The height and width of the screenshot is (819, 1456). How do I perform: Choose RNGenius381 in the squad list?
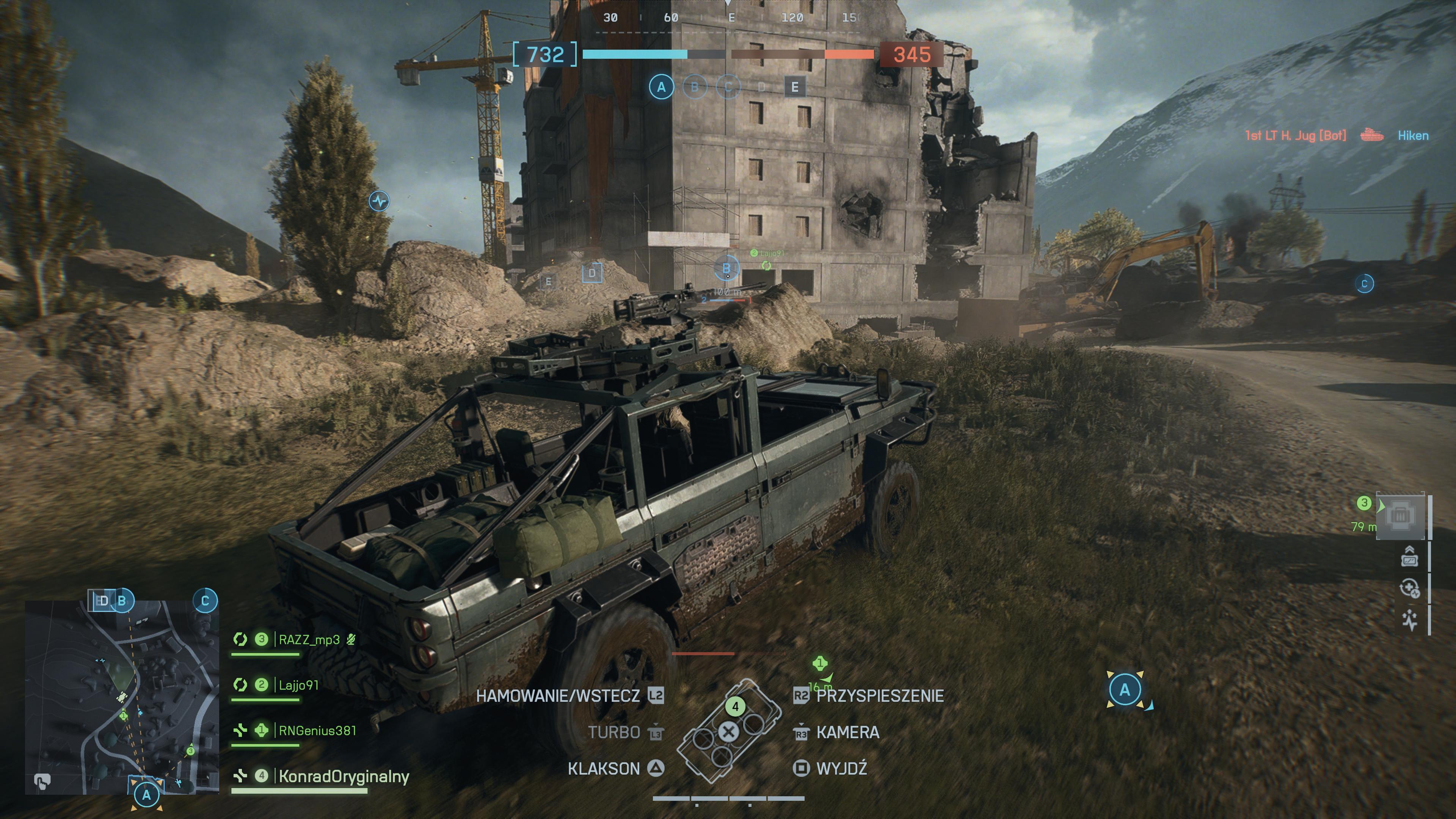point(317,730)
